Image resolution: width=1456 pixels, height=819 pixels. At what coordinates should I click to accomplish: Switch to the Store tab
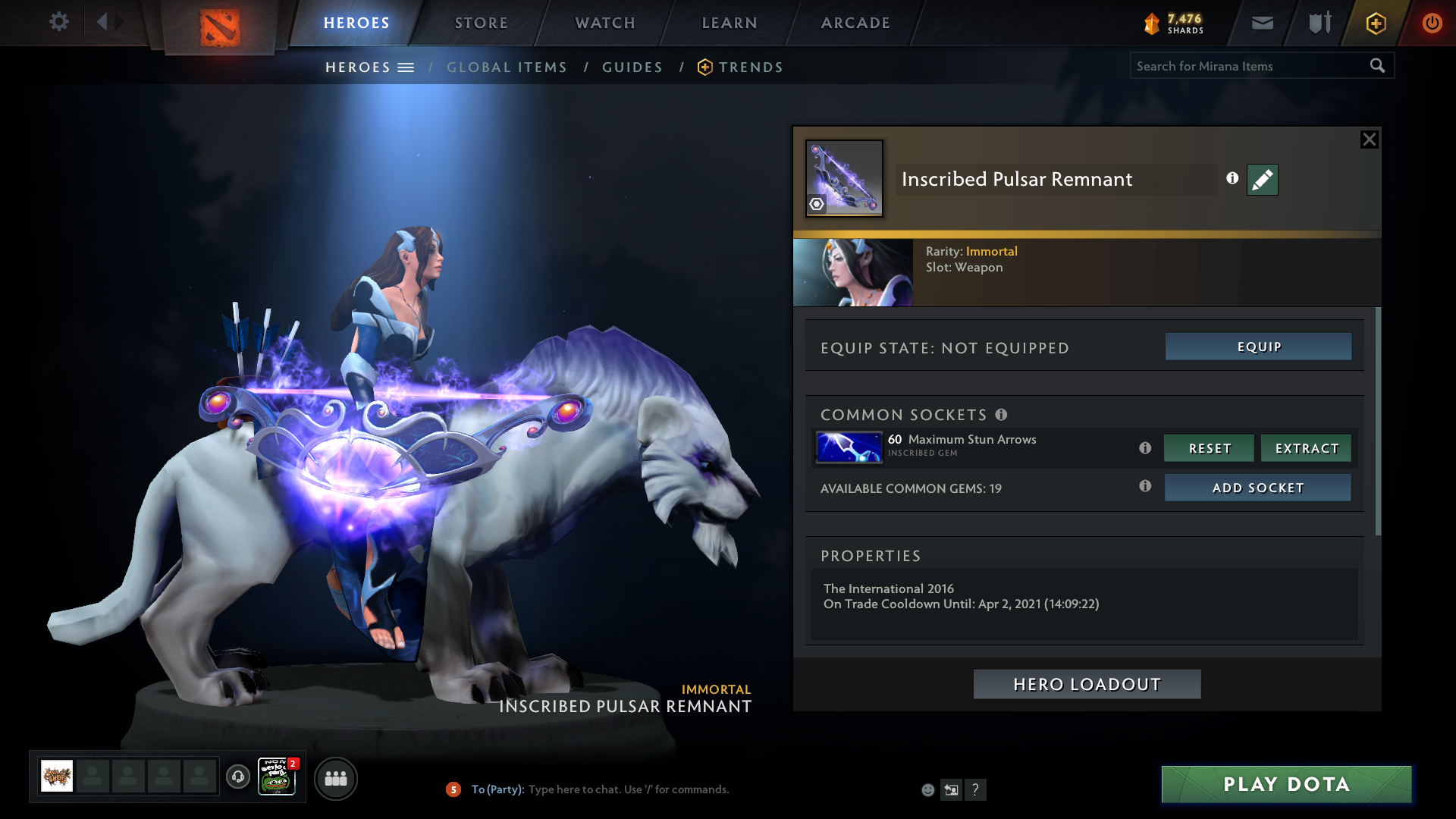coord(481,23)
